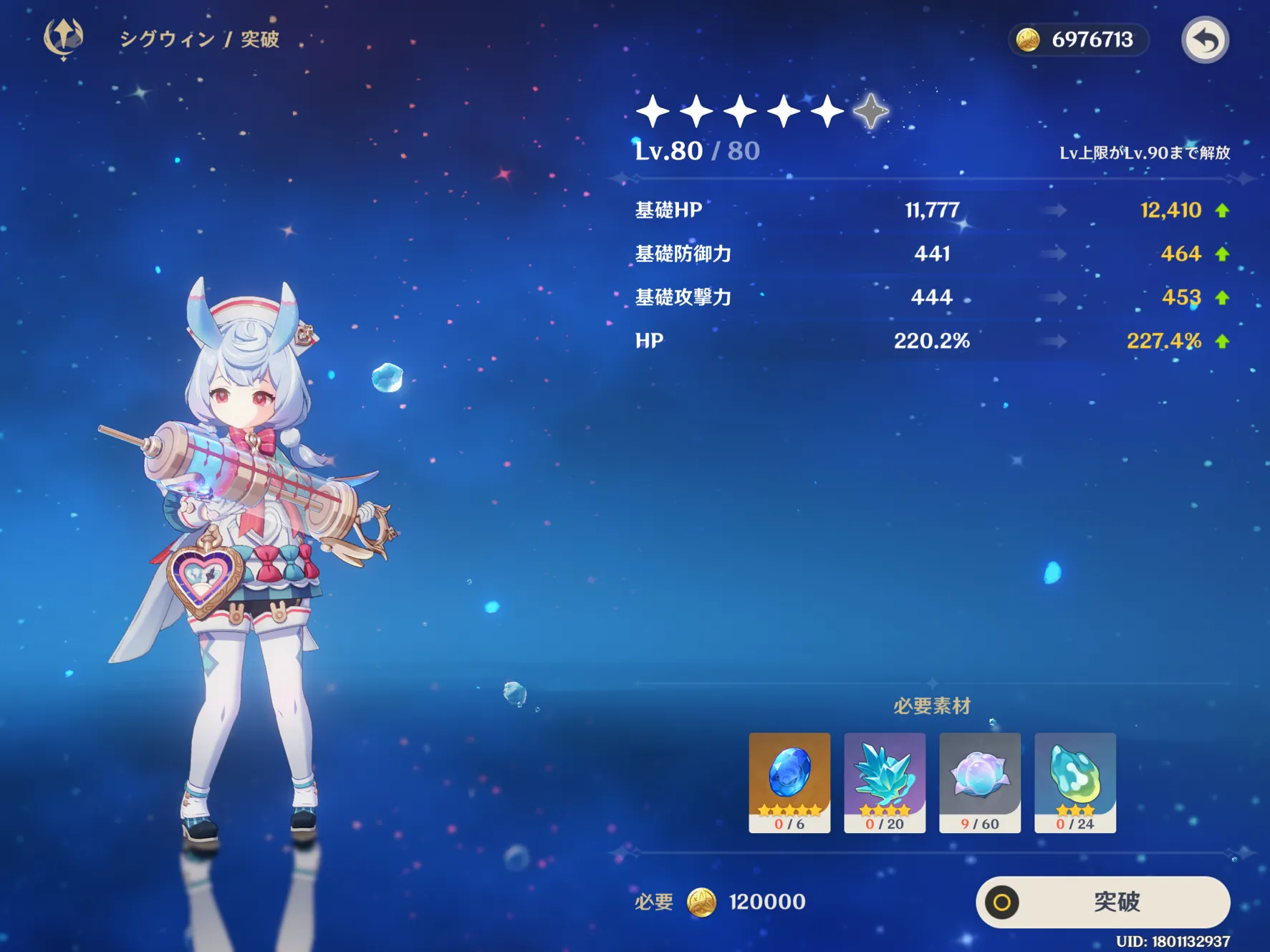Choose the pearl flower material showing 9/60
This screenshot has width=1270, height=952.
click(980, 782)
